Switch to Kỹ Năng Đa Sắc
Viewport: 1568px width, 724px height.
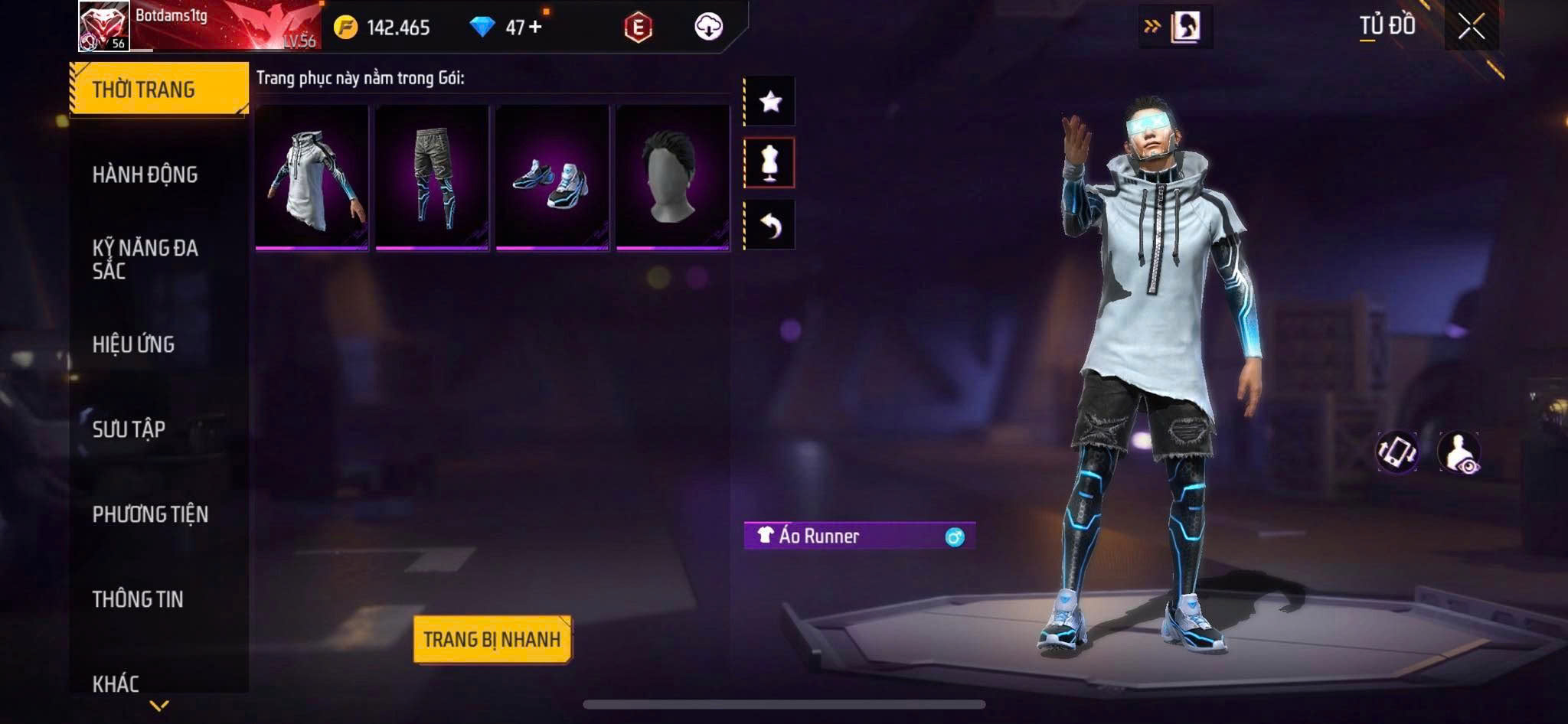(145, 259)
